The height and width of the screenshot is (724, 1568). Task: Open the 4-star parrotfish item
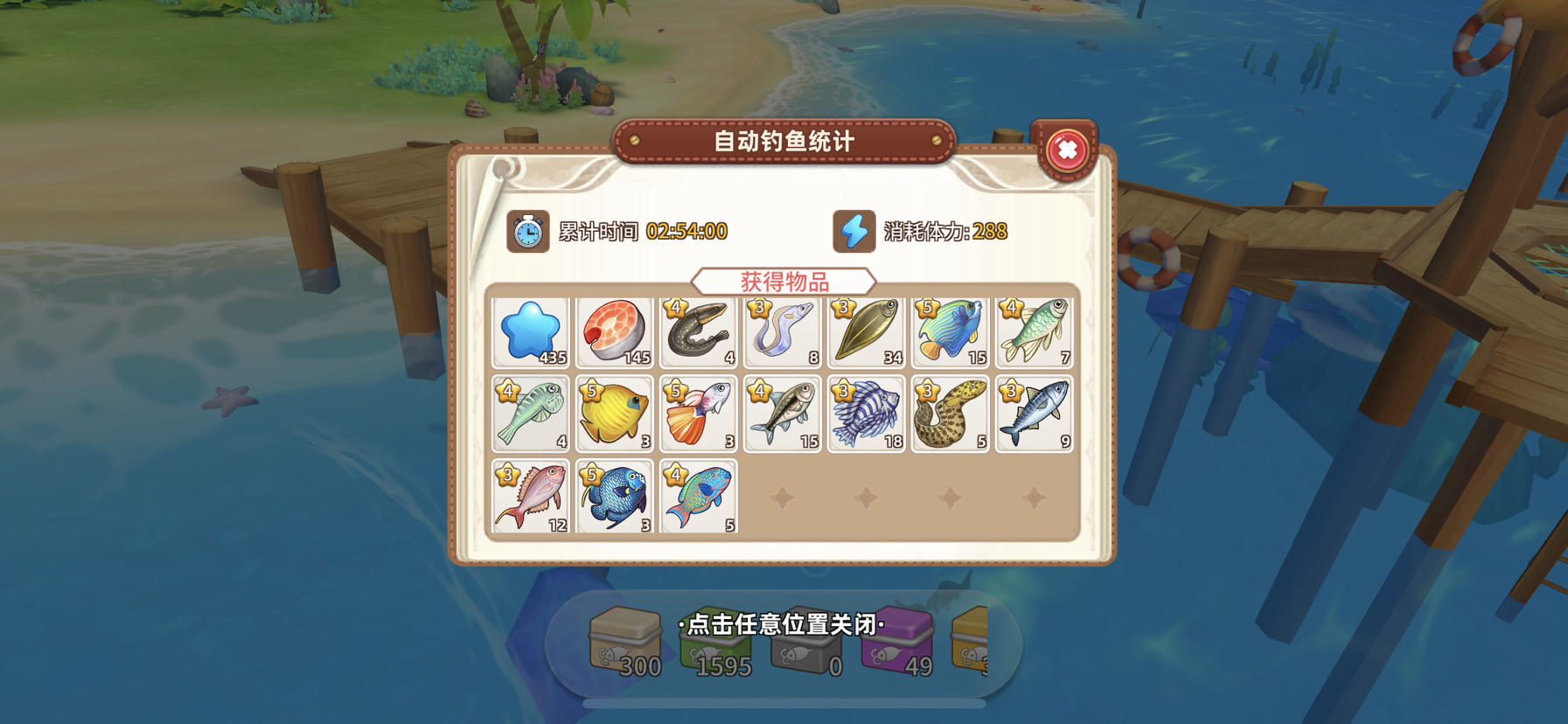coord(698,496)
